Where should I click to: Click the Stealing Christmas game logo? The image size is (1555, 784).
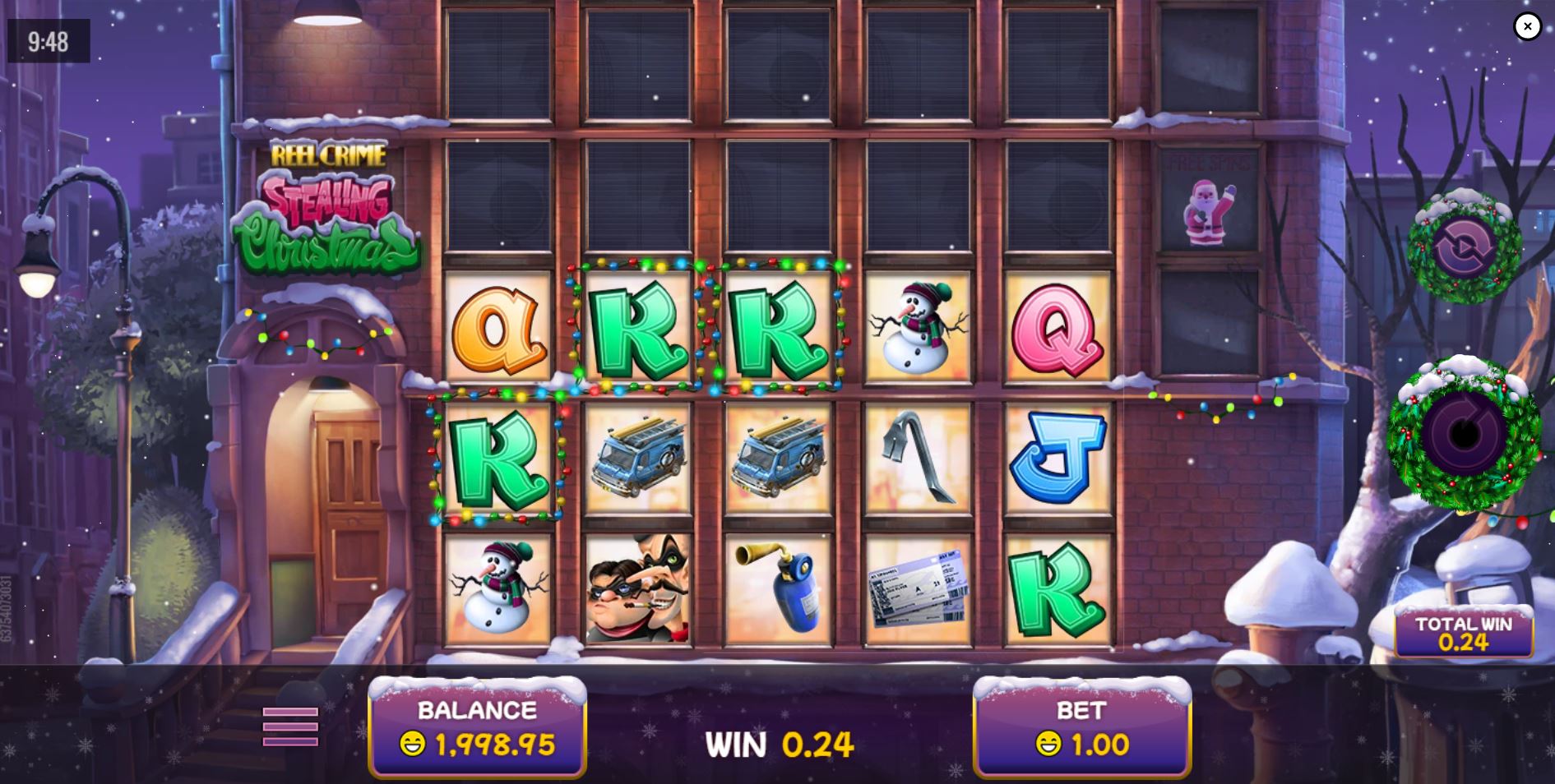click(329, 205)
